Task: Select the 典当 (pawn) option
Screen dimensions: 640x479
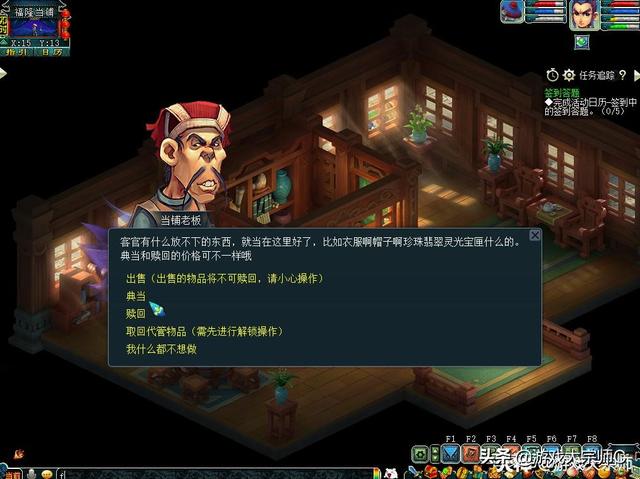Action: 136,295
